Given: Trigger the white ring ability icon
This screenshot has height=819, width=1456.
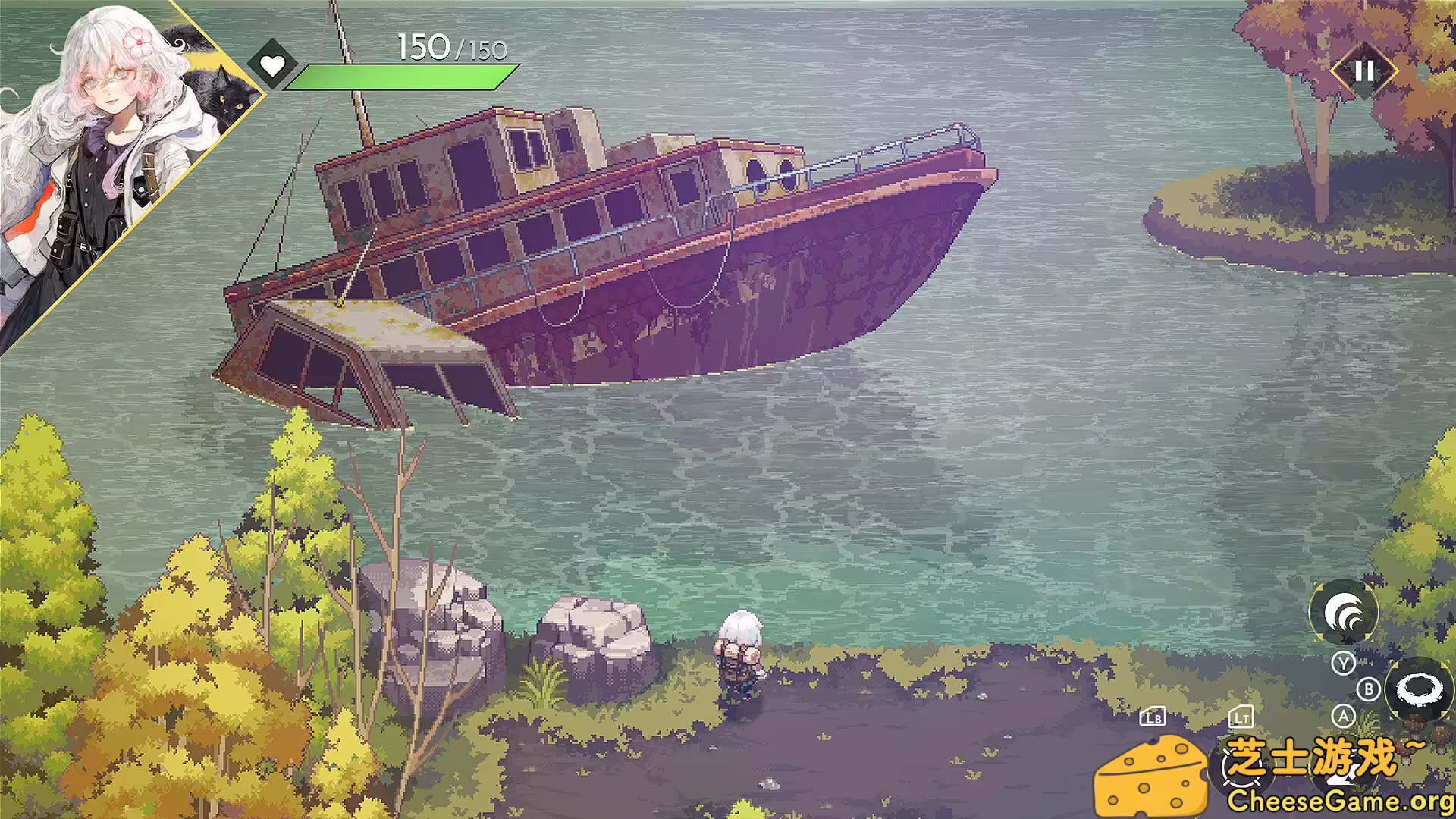Looking at the screenshot, I should tap(1418, 690).
